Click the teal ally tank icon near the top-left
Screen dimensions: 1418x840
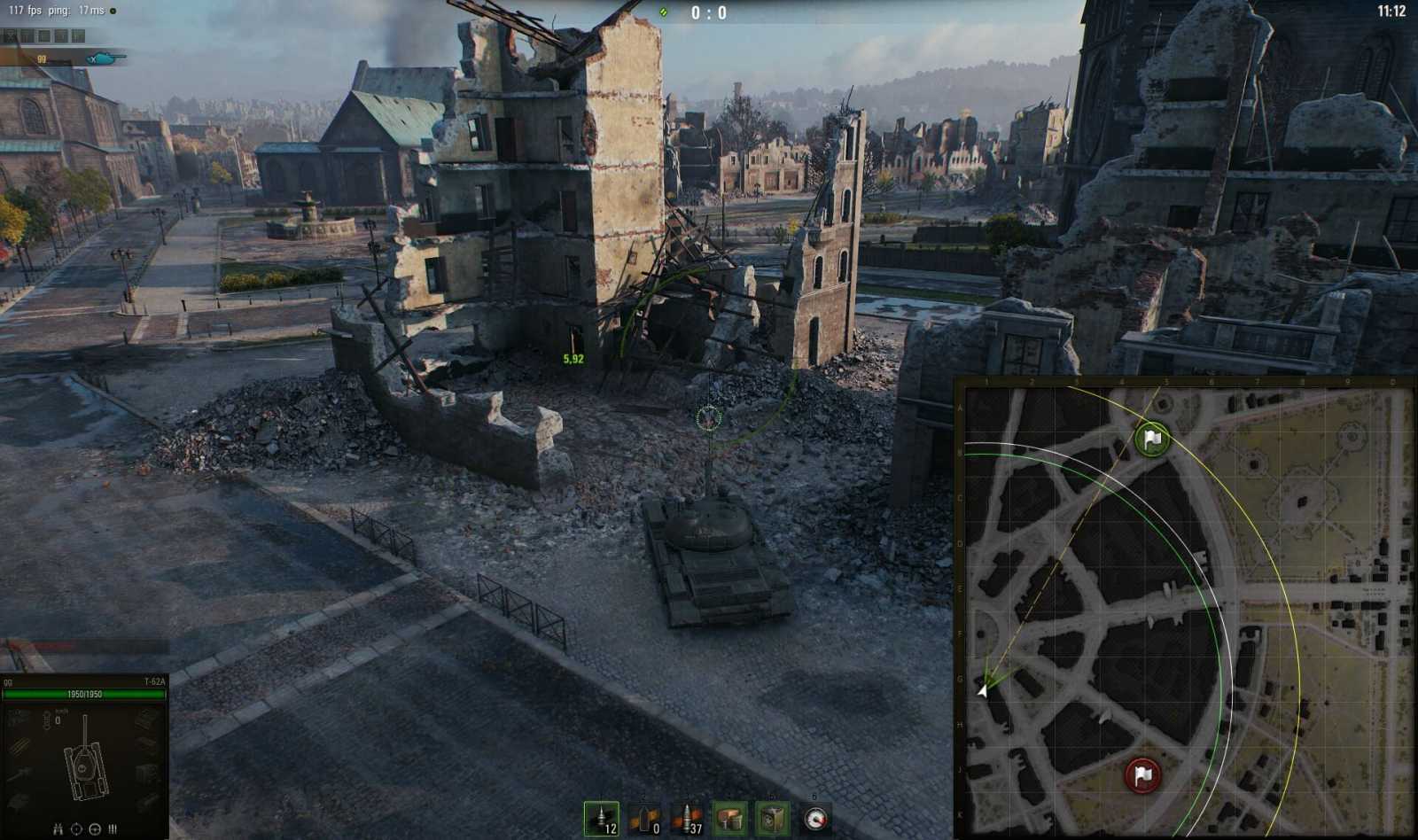(x=100, y=59)
